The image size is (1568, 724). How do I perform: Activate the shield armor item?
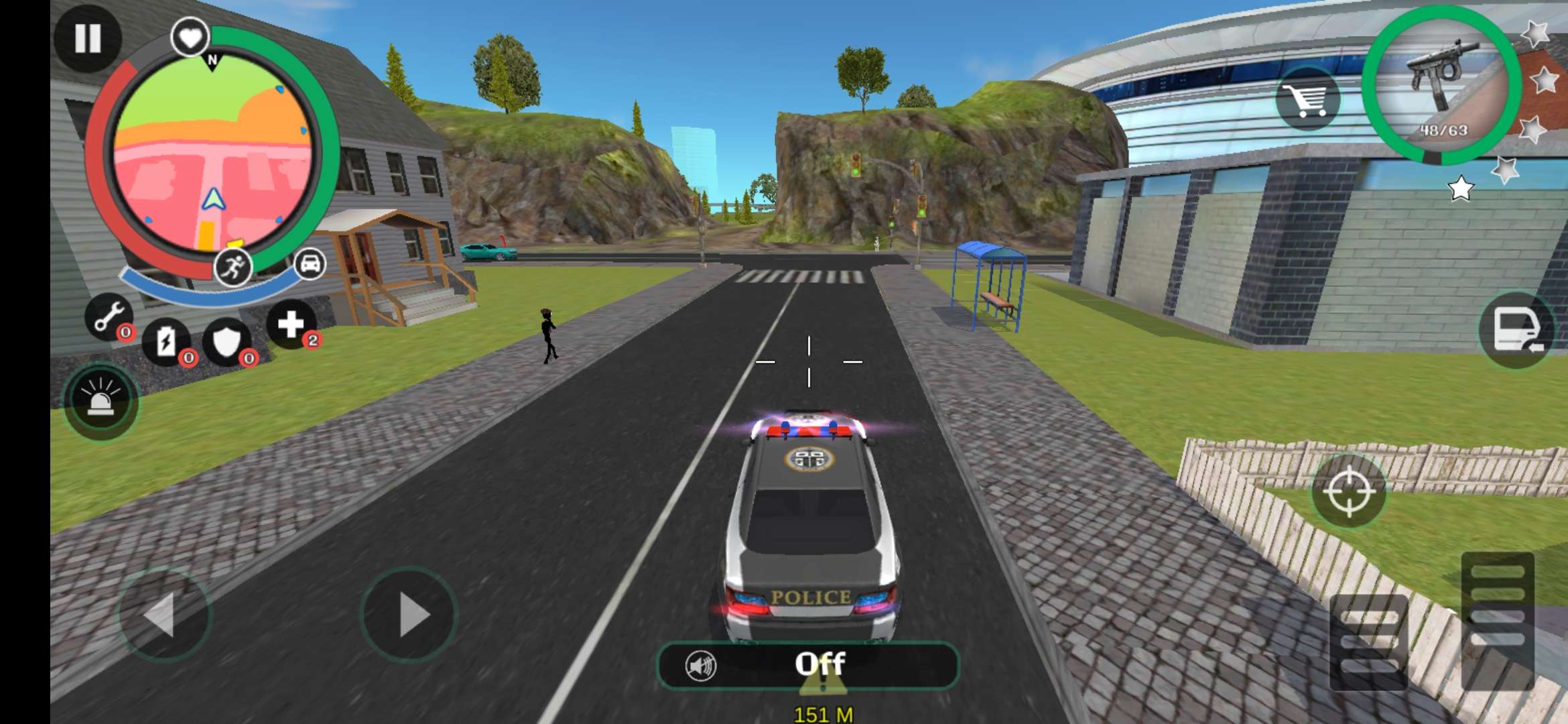226,342
